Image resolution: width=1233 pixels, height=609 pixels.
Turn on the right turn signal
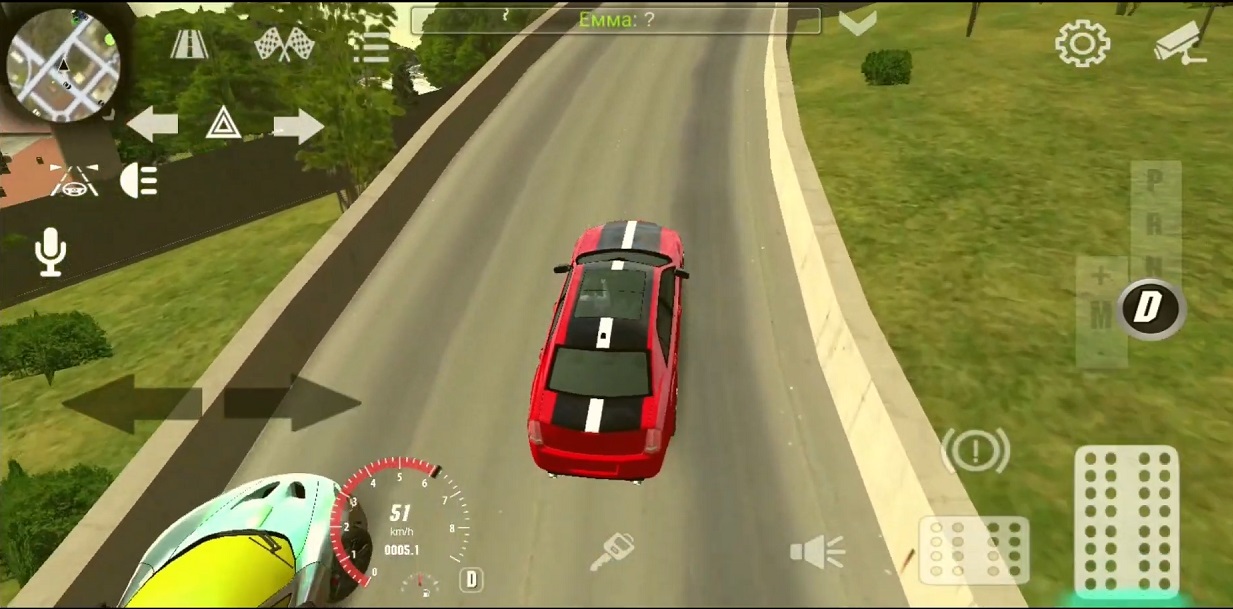click(298, 126)
